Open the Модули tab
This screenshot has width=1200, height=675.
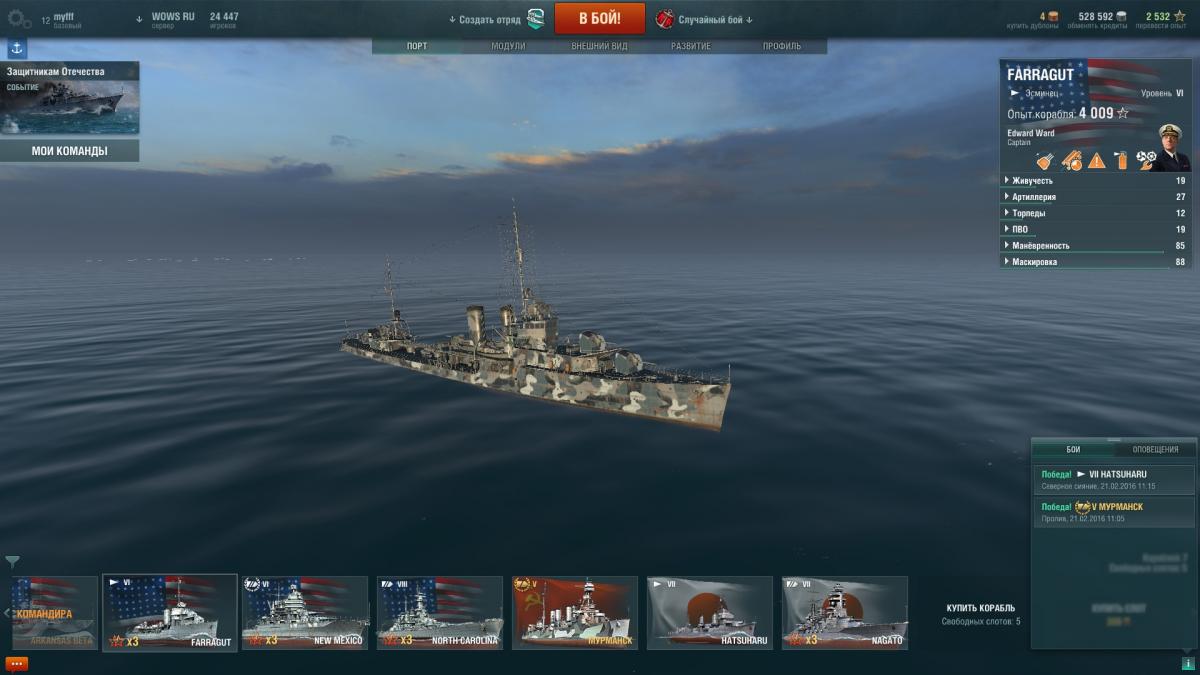pyautogui.click(x=508, y=47)
